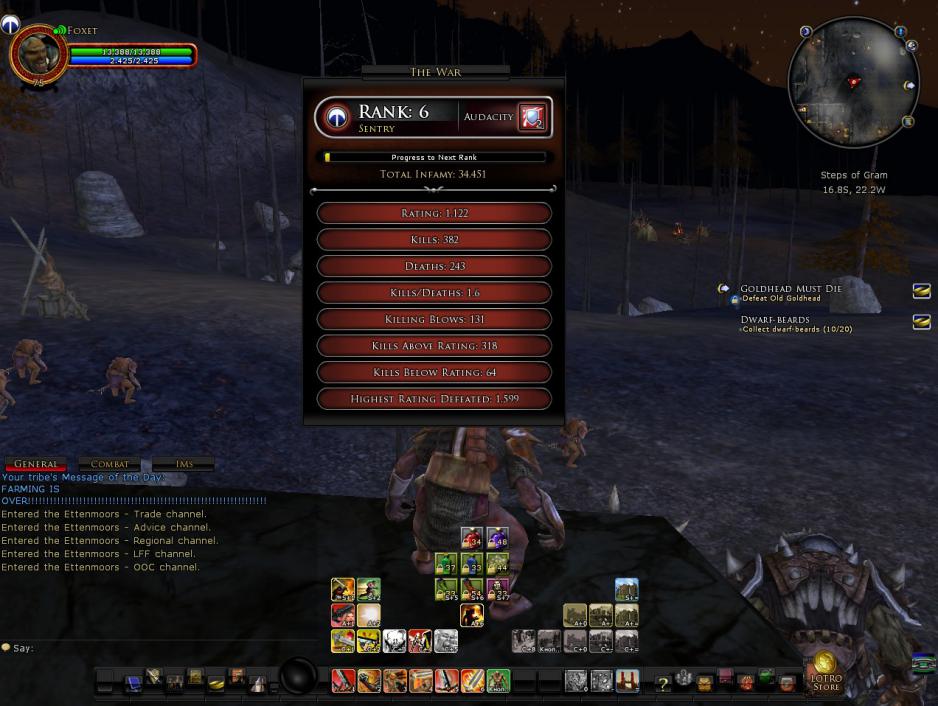This screenshot has height=706, width=938.
Task: Select the Dwarf-beards quest tracker entry
Action: pyautogui.click(x=774, y=319)
